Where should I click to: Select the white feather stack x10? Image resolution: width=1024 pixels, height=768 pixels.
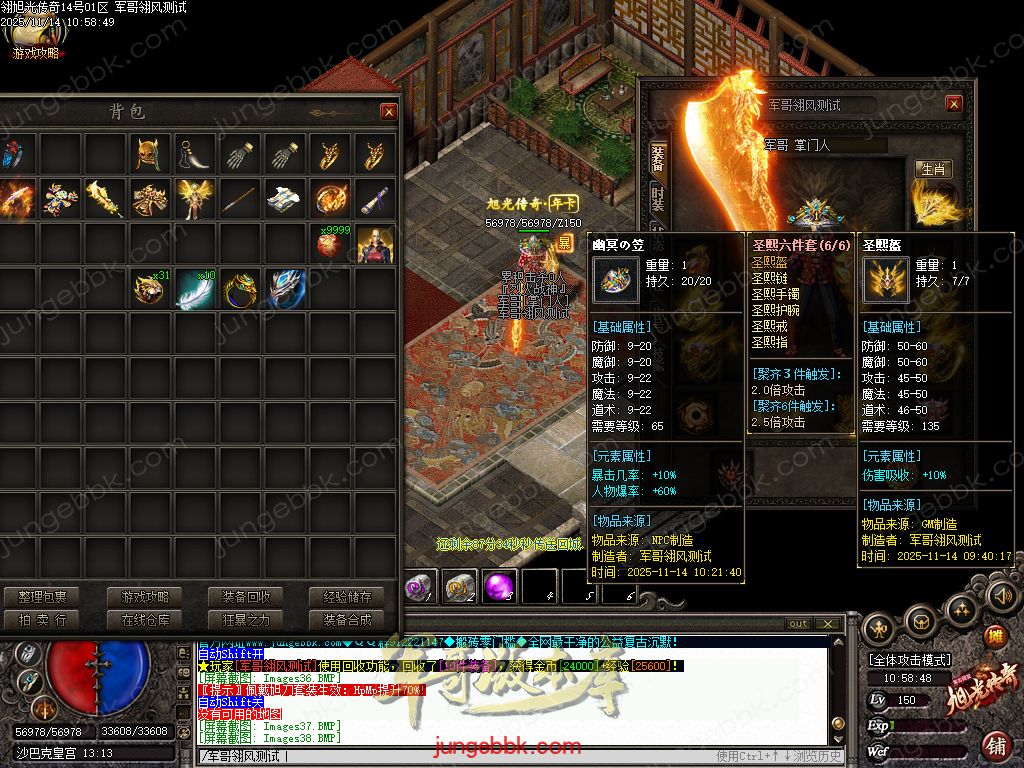click(x=195, y=289)
